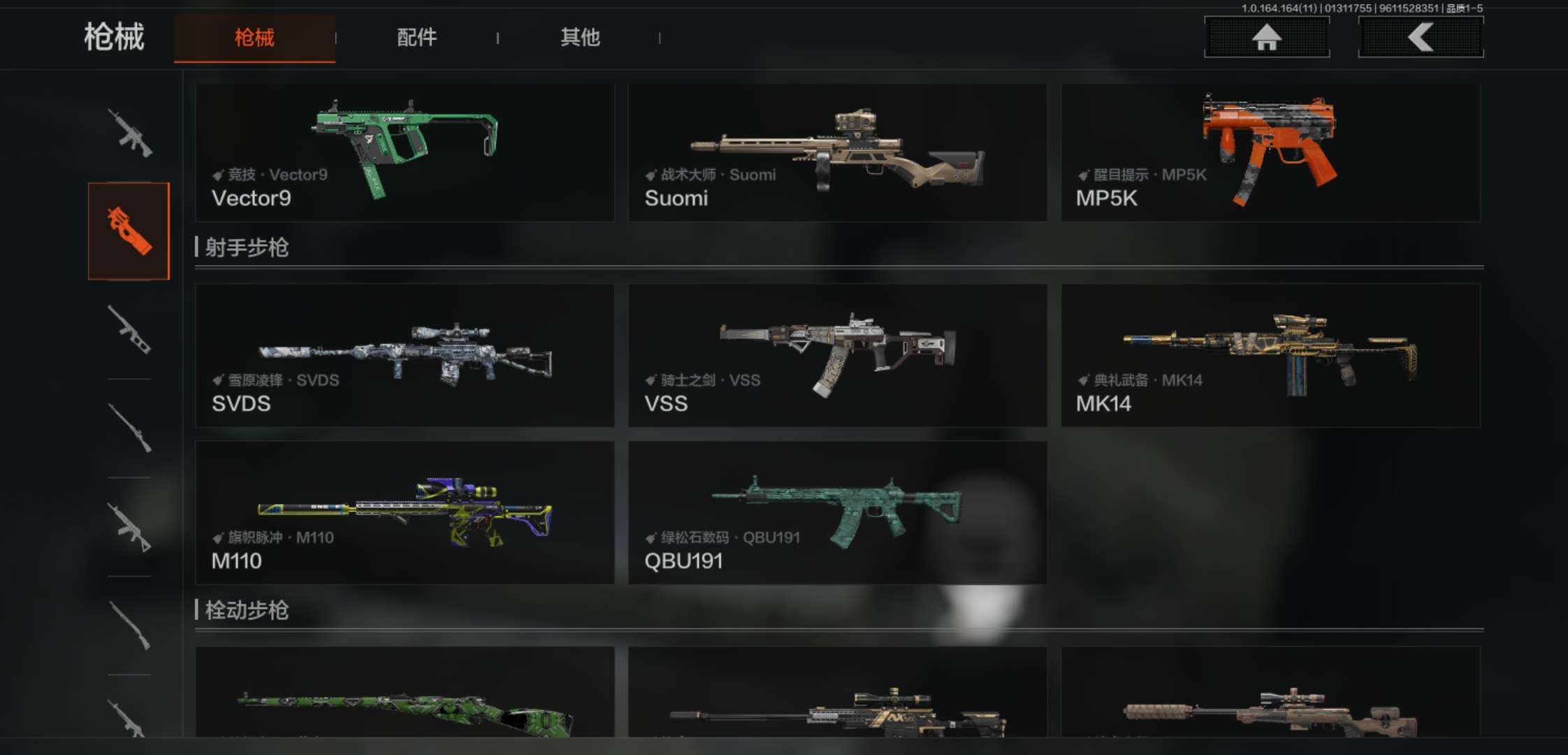This screenshot has width=1568, height=755.
Task: Select the VSS weapon tile
Action: click(x=837, y=355)
